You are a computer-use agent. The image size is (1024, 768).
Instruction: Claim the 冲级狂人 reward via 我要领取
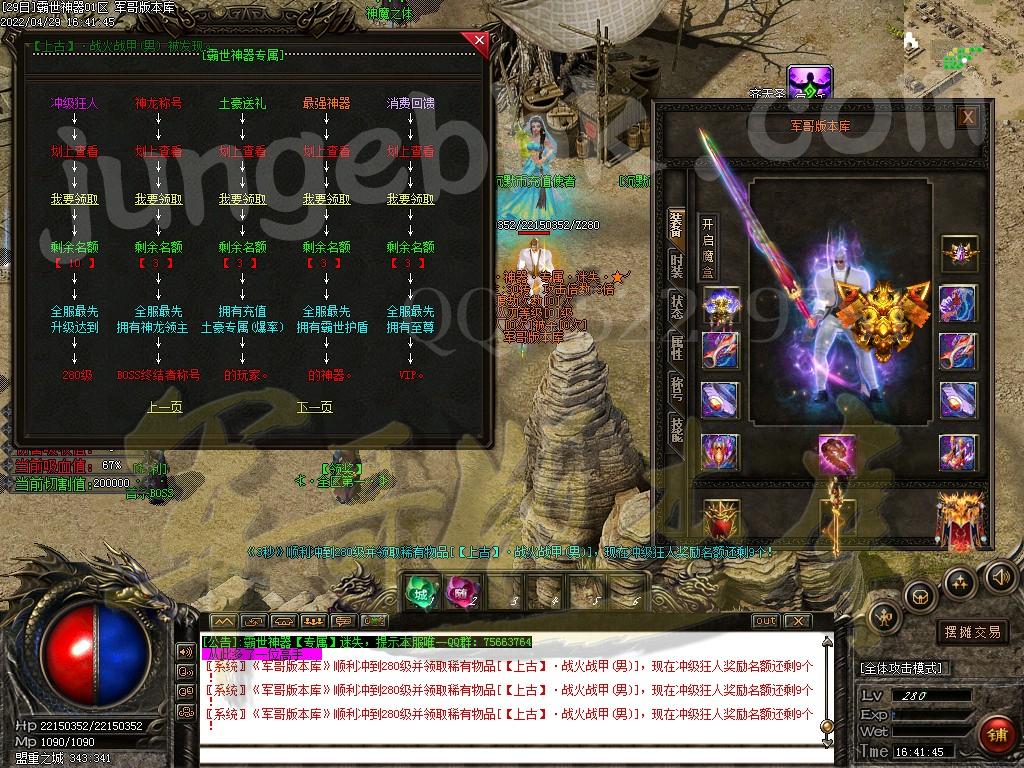[x=75, y=199]
